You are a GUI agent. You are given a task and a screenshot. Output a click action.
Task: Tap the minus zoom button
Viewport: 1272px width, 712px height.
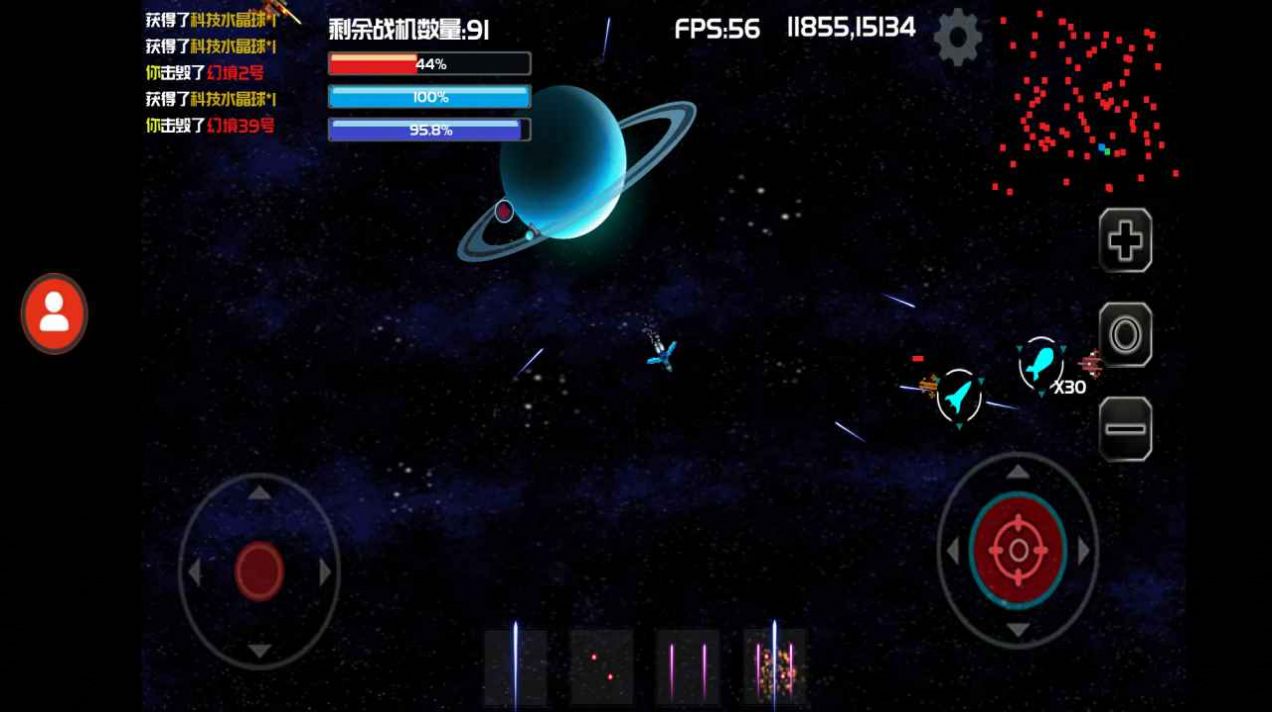point(1125,429)
